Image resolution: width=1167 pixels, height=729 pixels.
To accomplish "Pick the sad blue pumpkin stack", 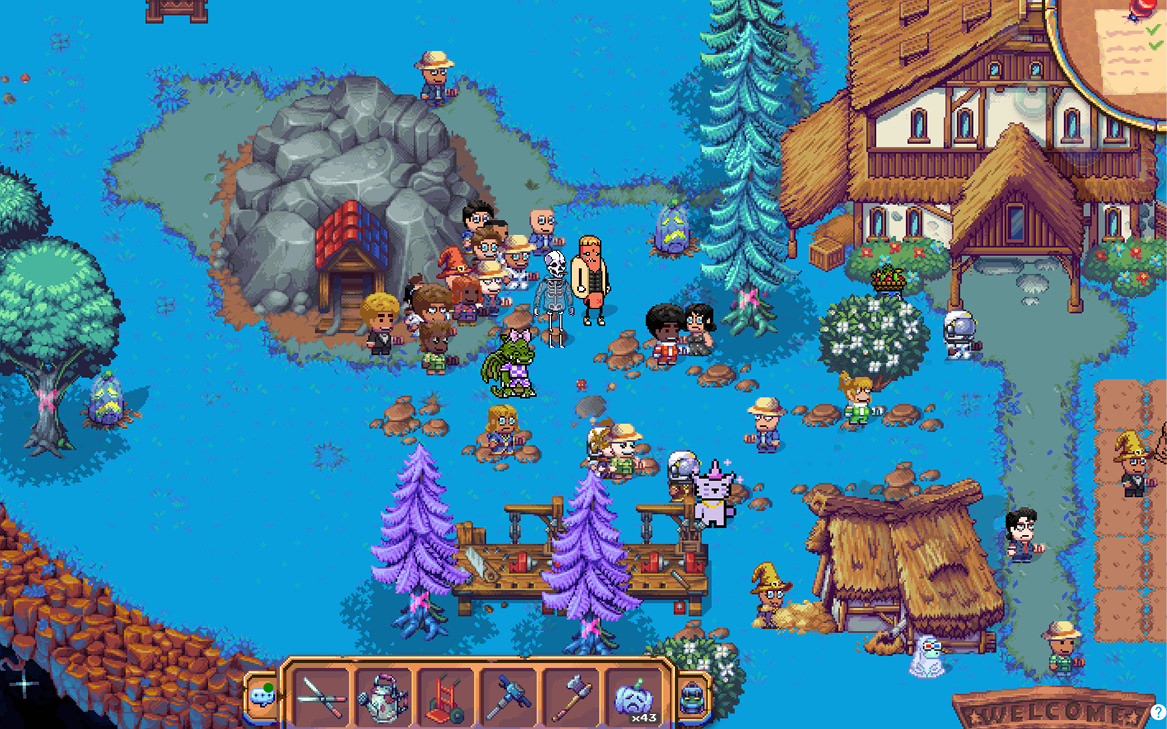I will (x=635, y=696).
